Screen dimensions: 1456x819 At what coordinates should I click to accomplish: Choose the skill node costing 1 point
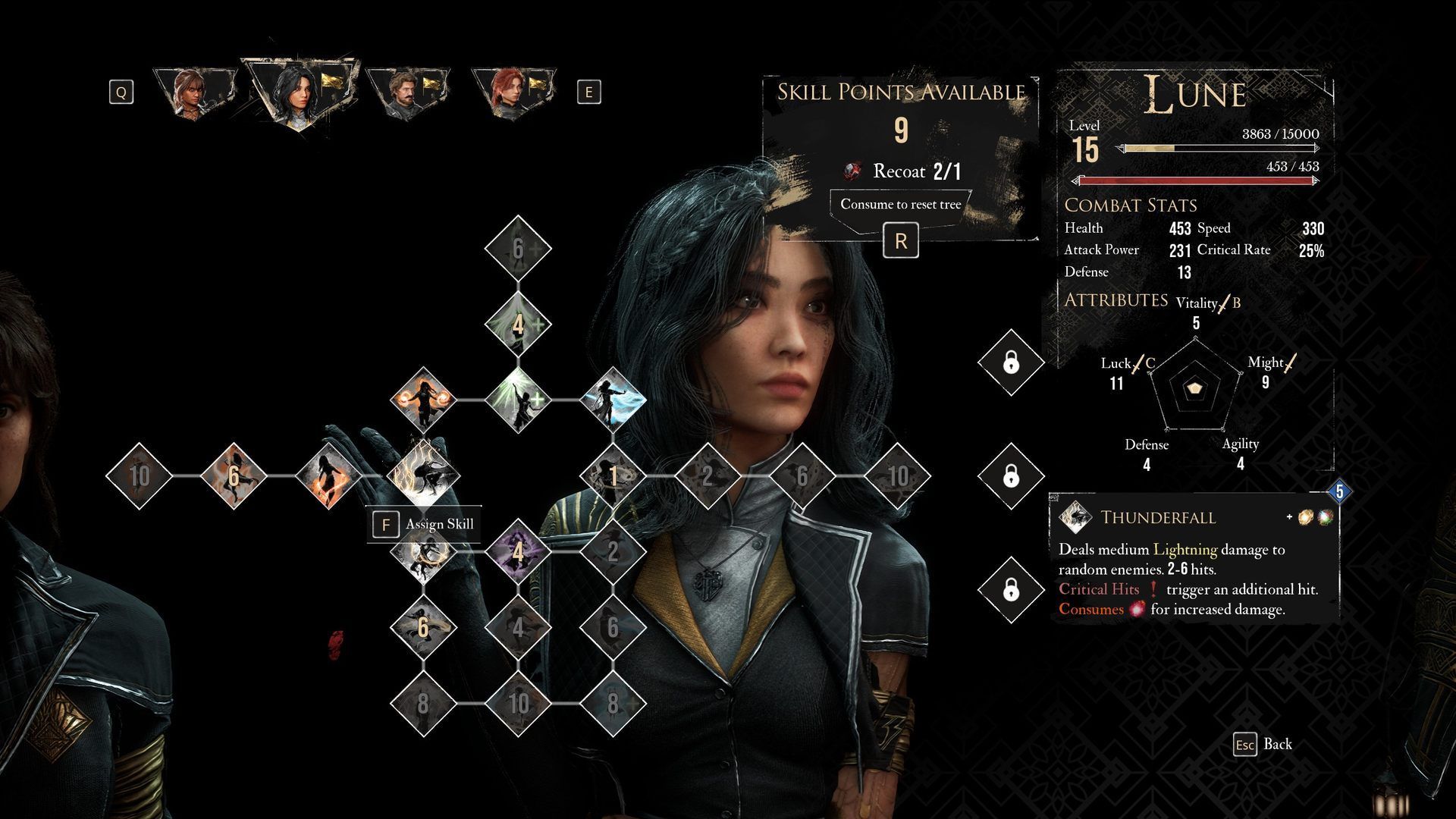(613, 475)
